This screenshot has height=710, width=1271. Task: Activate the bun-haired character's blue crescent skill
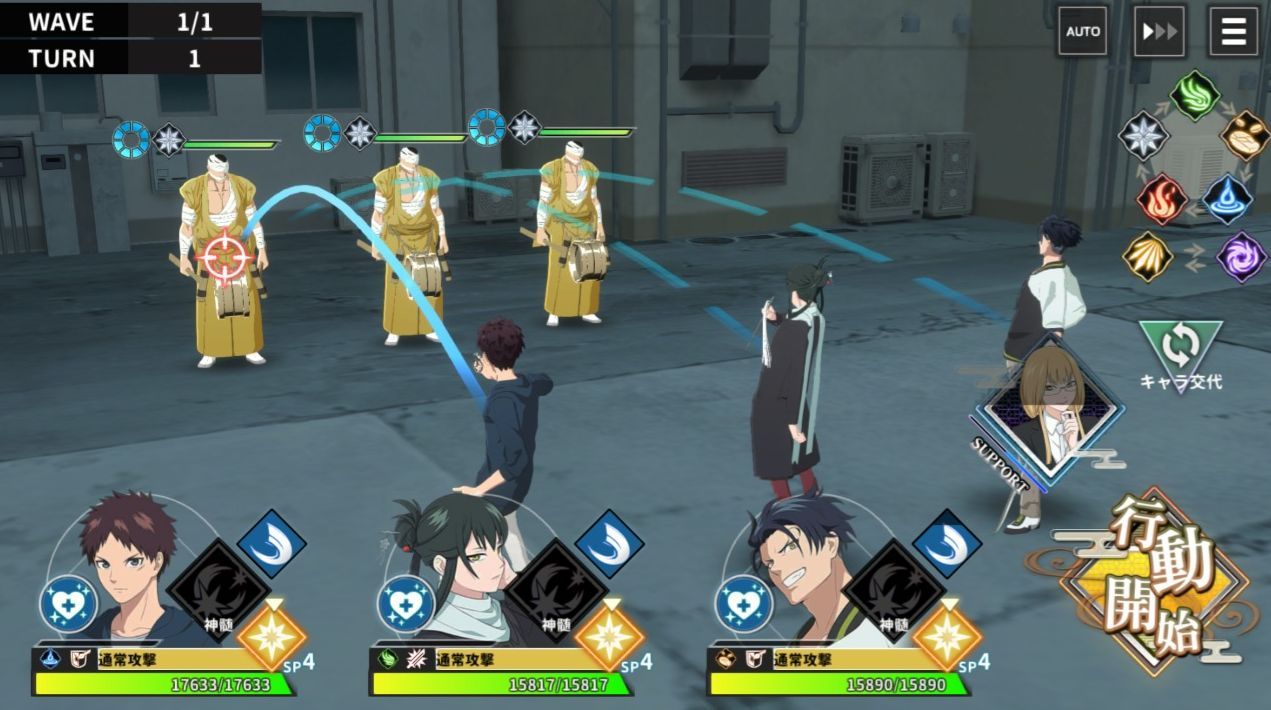tap(609, 544)
